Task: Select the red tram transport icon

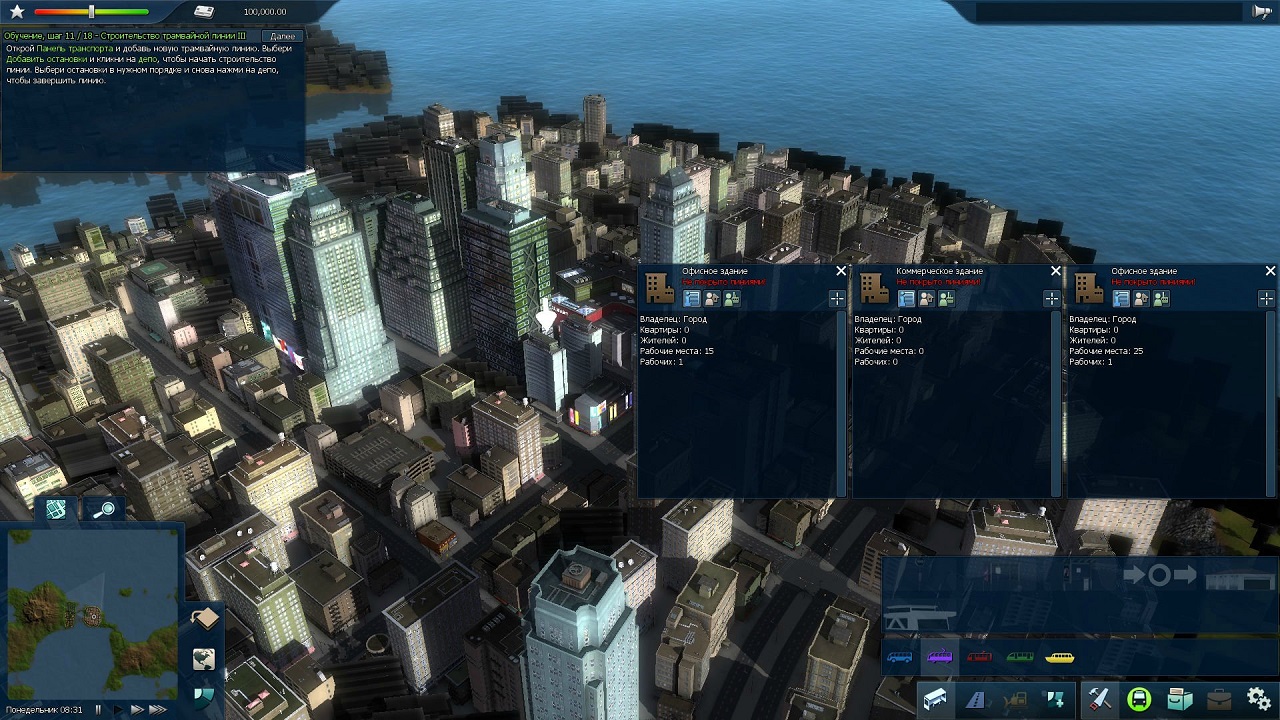Action: (x=979, y=657)
